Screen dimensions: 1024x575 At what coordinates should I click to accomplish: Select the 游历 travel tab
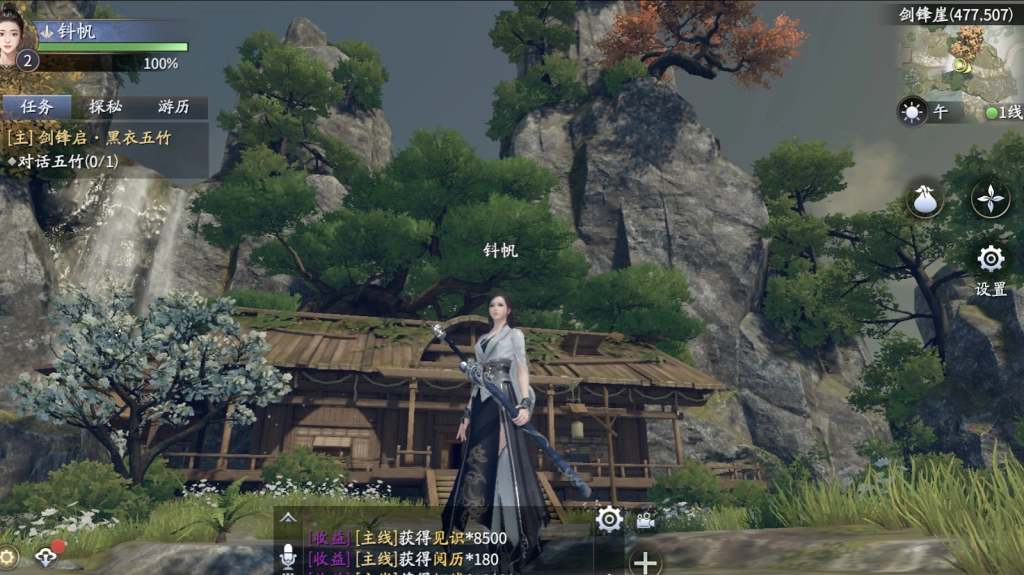[x=173, y=107]
